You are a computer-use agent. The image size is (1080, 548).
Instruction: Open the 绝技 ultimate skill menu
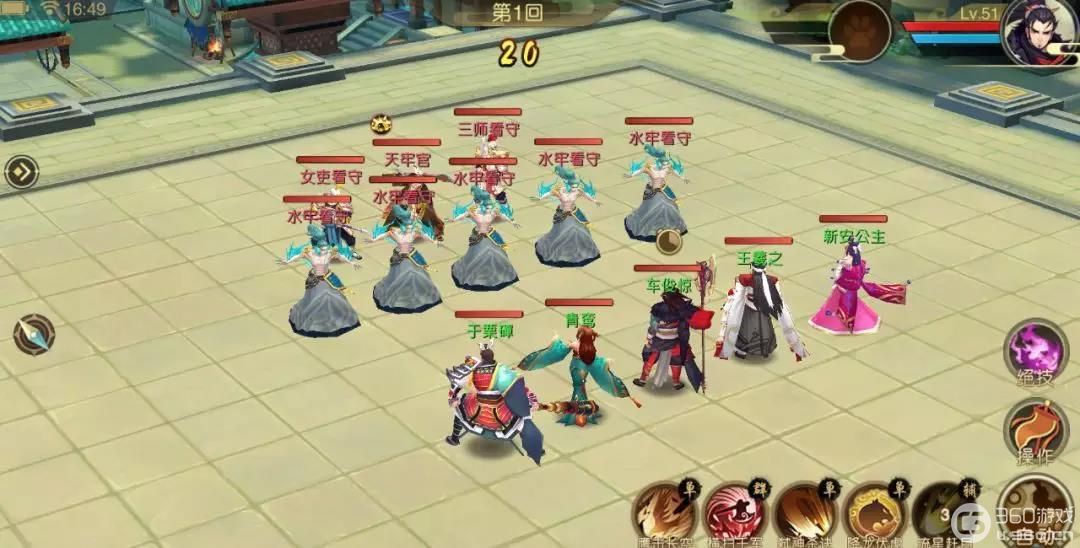point(1036,351)
